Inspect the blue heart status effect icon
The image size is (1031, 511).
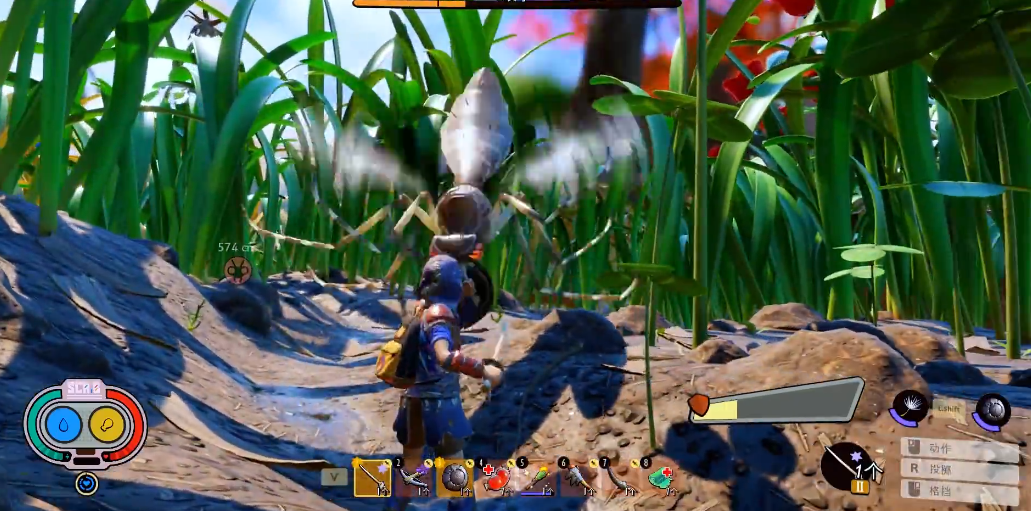(86, 483)
